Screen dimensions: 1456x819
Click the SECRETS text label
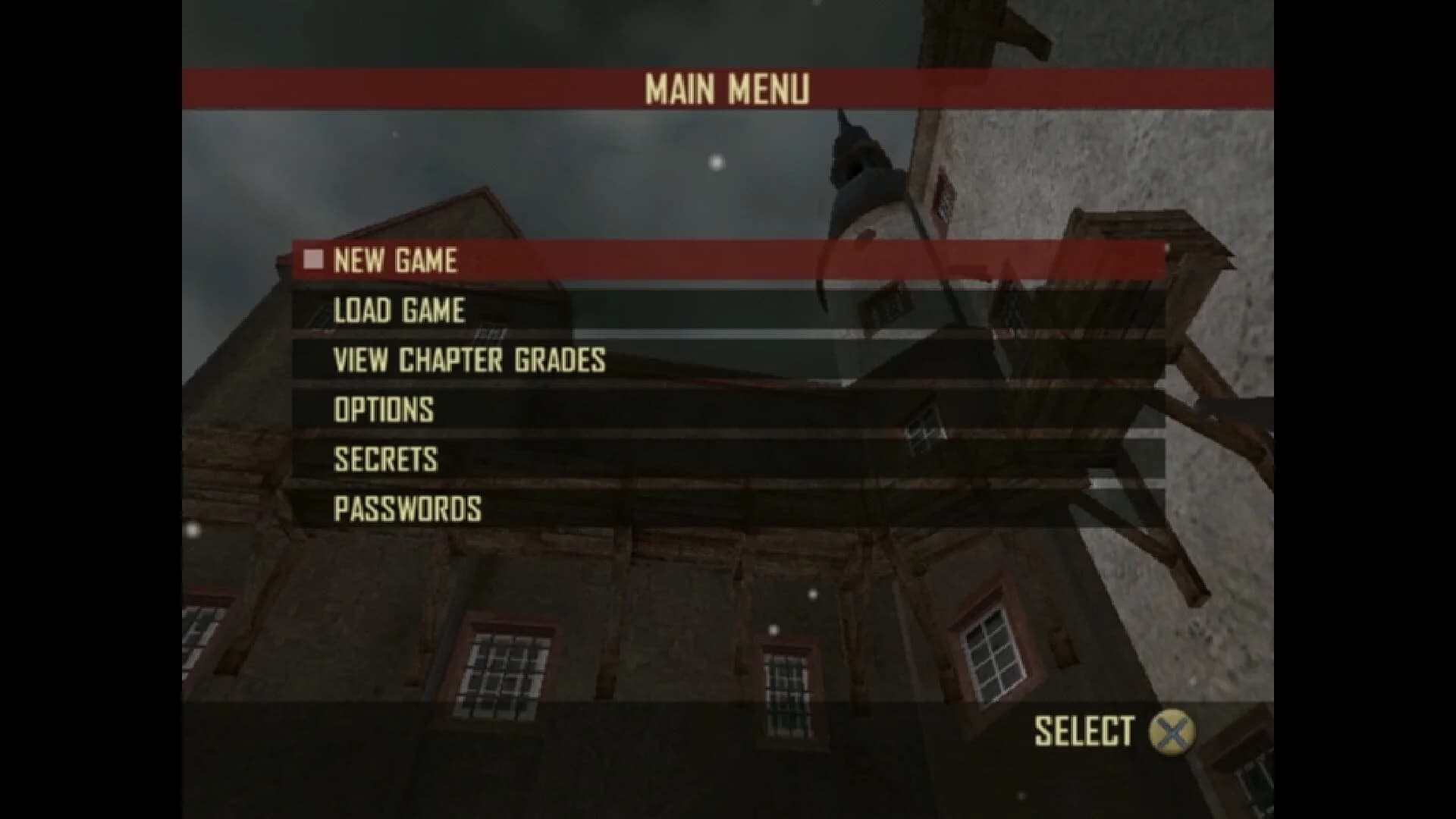pyautogui.click(x=385, y=458)
